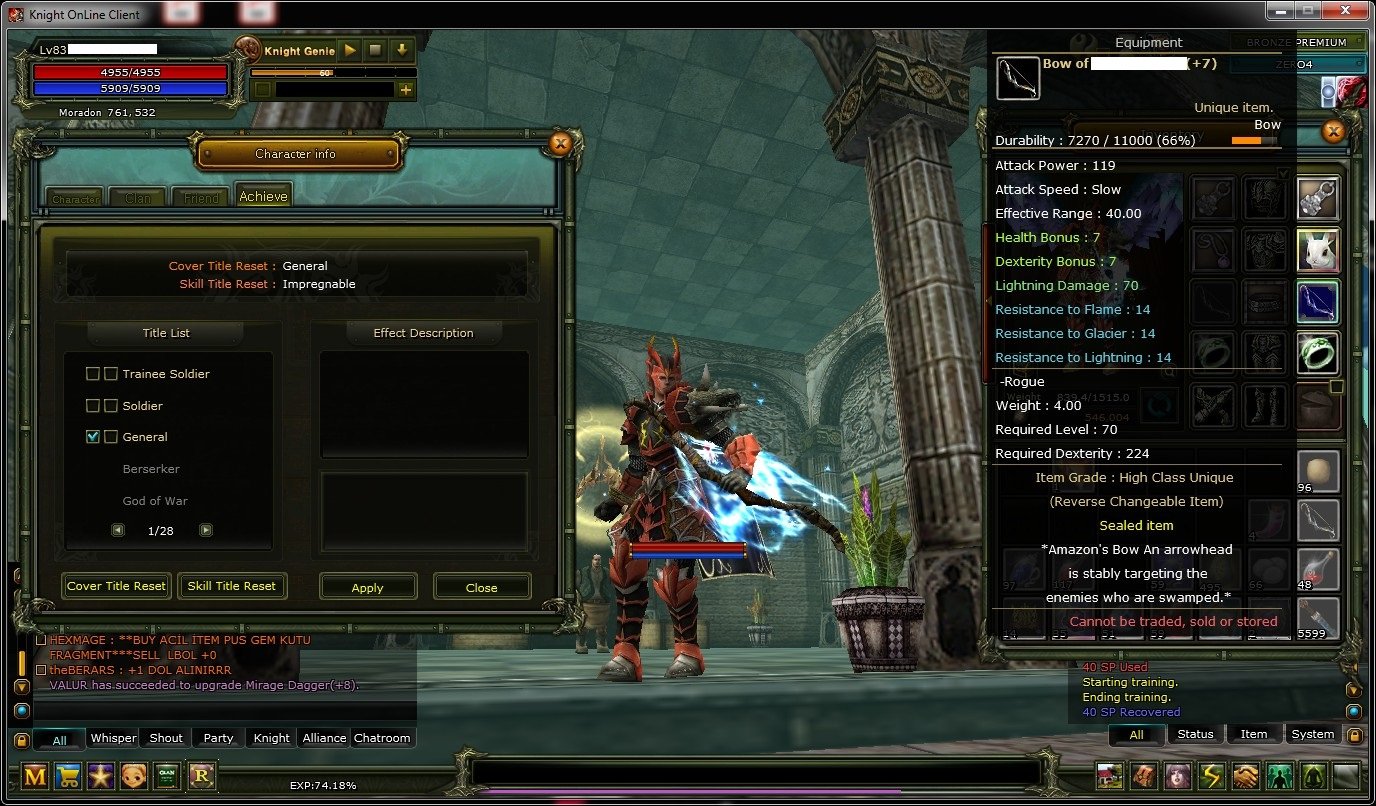Viewport: 1376px width, 806px height.
Task: Apply the selected title
Action: click(x=368, y=587)
